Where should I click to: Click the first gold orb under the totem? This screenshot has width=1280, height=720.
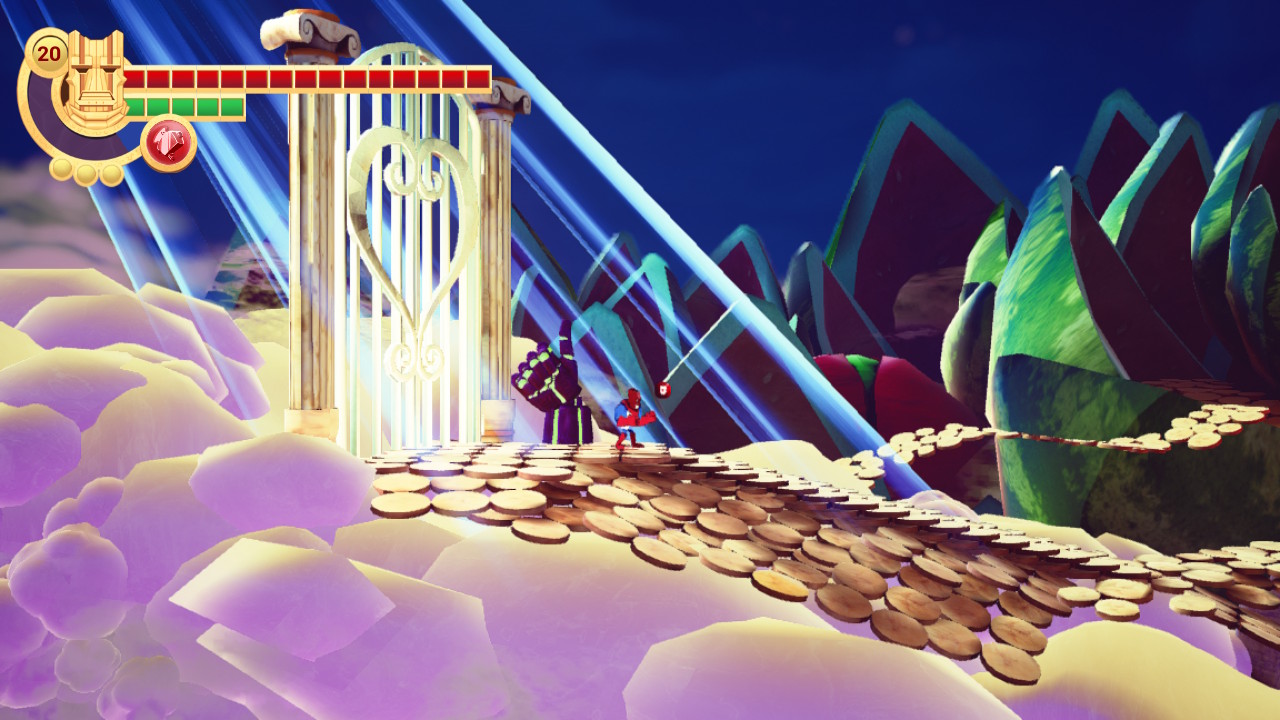[x=61, y=169]
